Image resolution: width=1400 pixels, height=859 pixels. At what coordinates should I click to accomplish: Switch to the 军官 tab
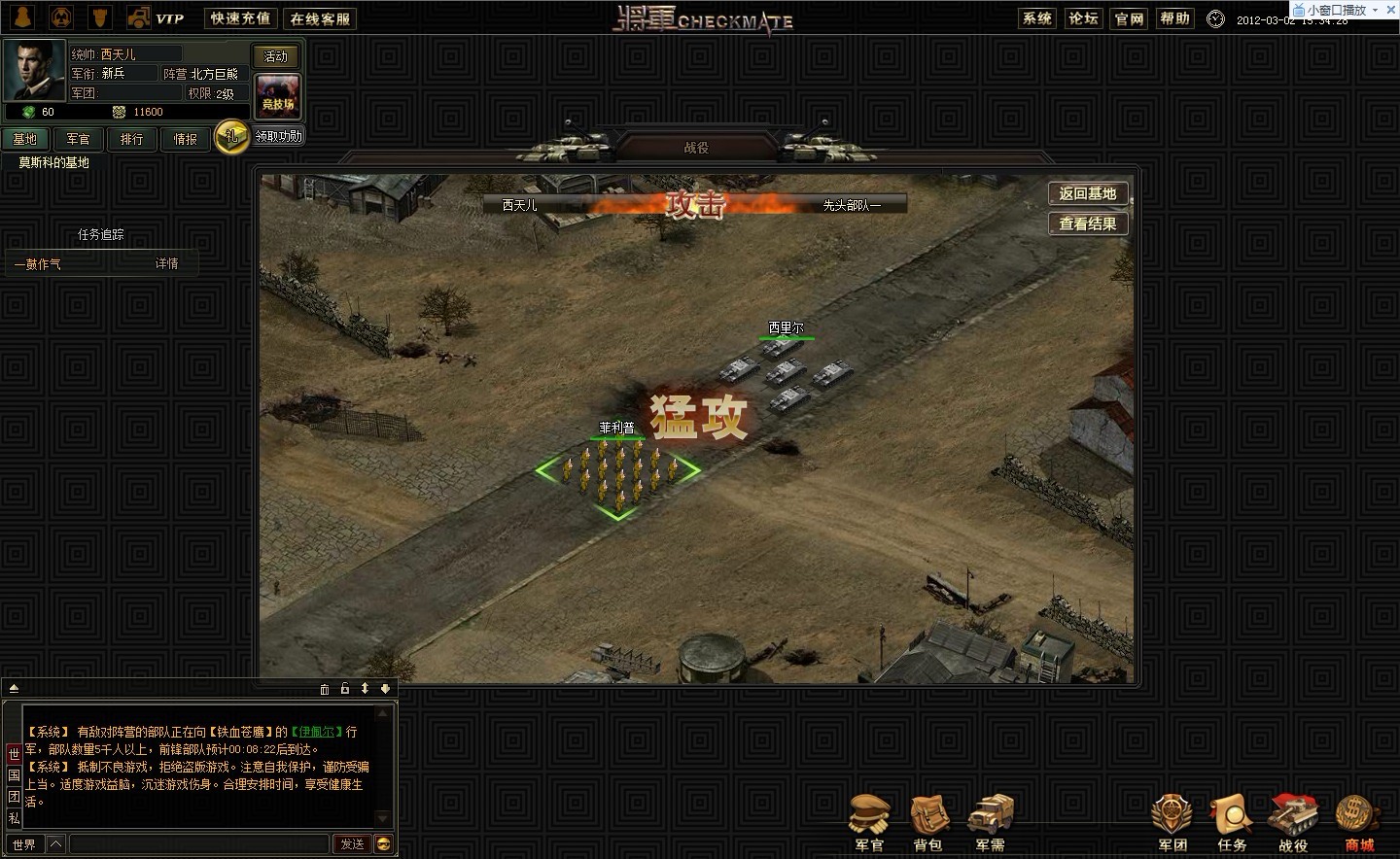click(78, 139)
